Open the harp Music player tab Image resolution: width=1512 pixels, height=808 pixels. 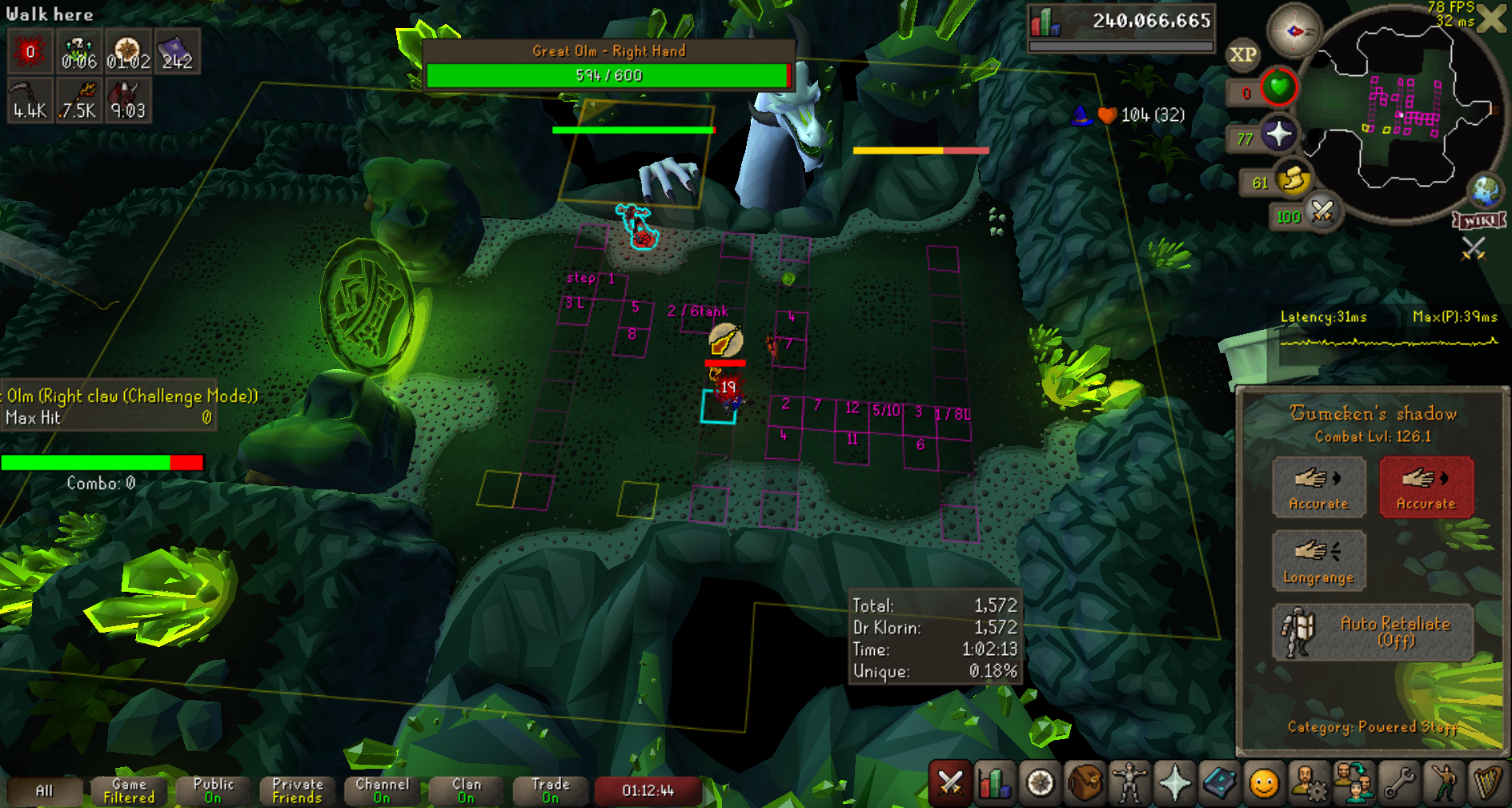point(1488,782)
